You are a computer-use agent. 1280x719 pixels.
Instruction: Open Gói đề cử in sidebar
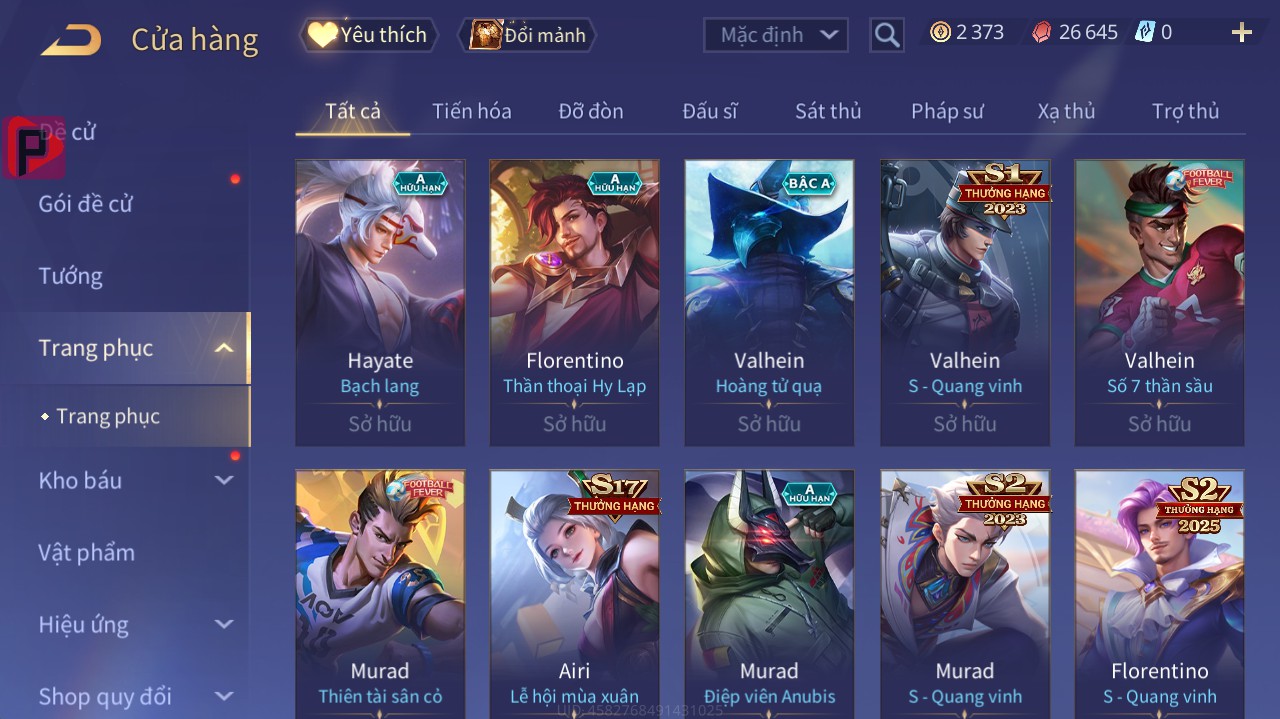[x=86, y=204]
